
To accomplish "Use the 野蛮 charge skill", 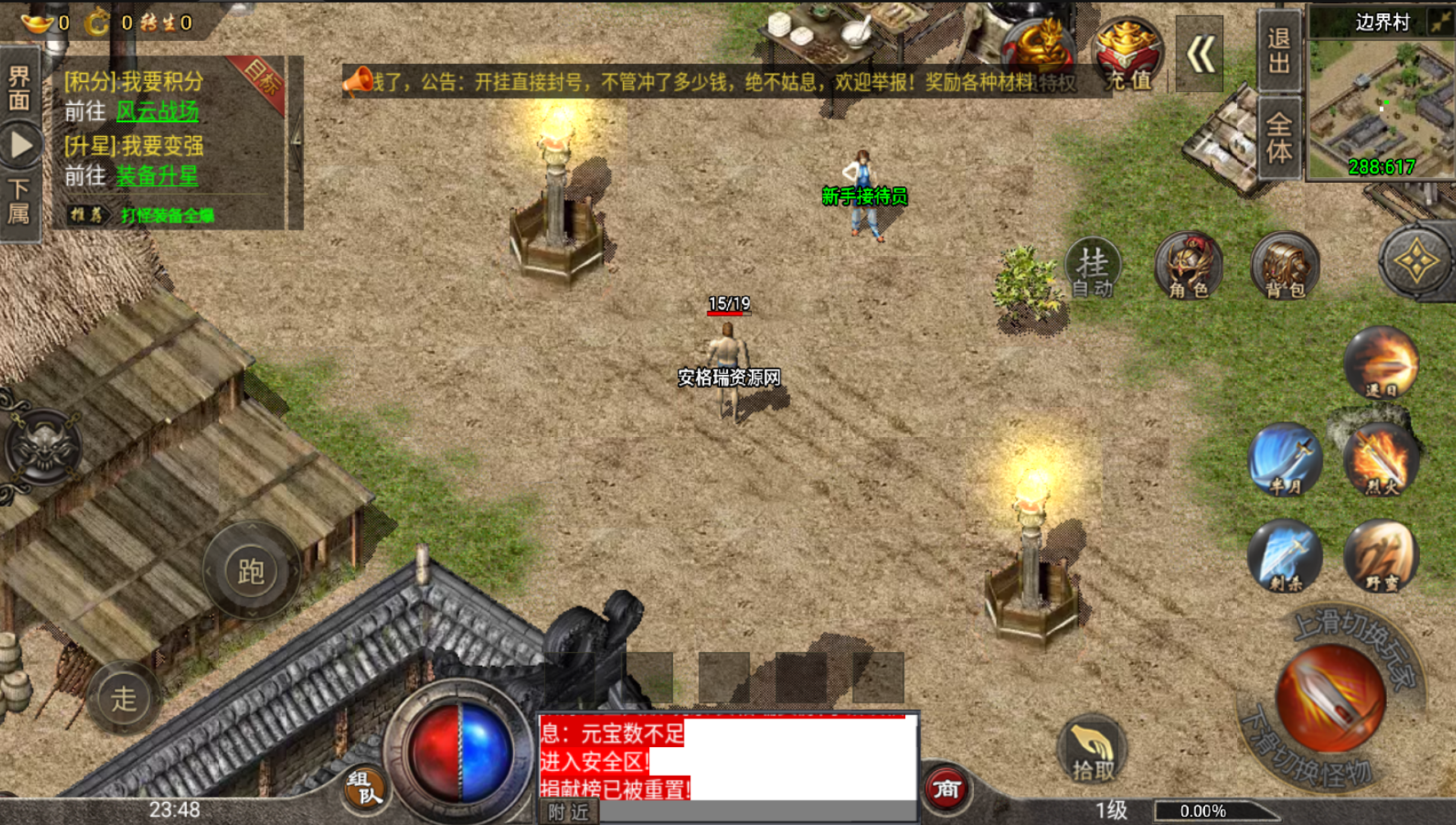I will point(1381,556).
